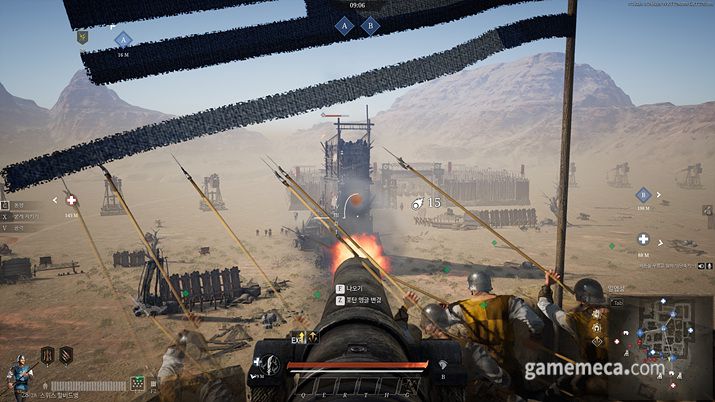Activate the second unit skill hexagon icon
The image size is (715, 402).
66,355
